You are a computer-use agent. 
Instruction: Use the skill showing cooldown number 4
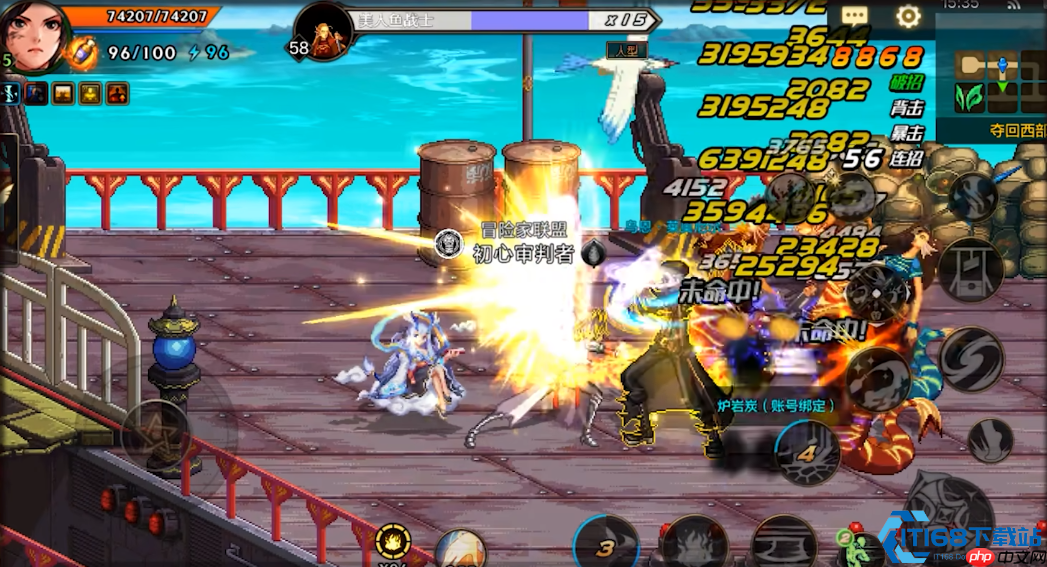(808, 451)
